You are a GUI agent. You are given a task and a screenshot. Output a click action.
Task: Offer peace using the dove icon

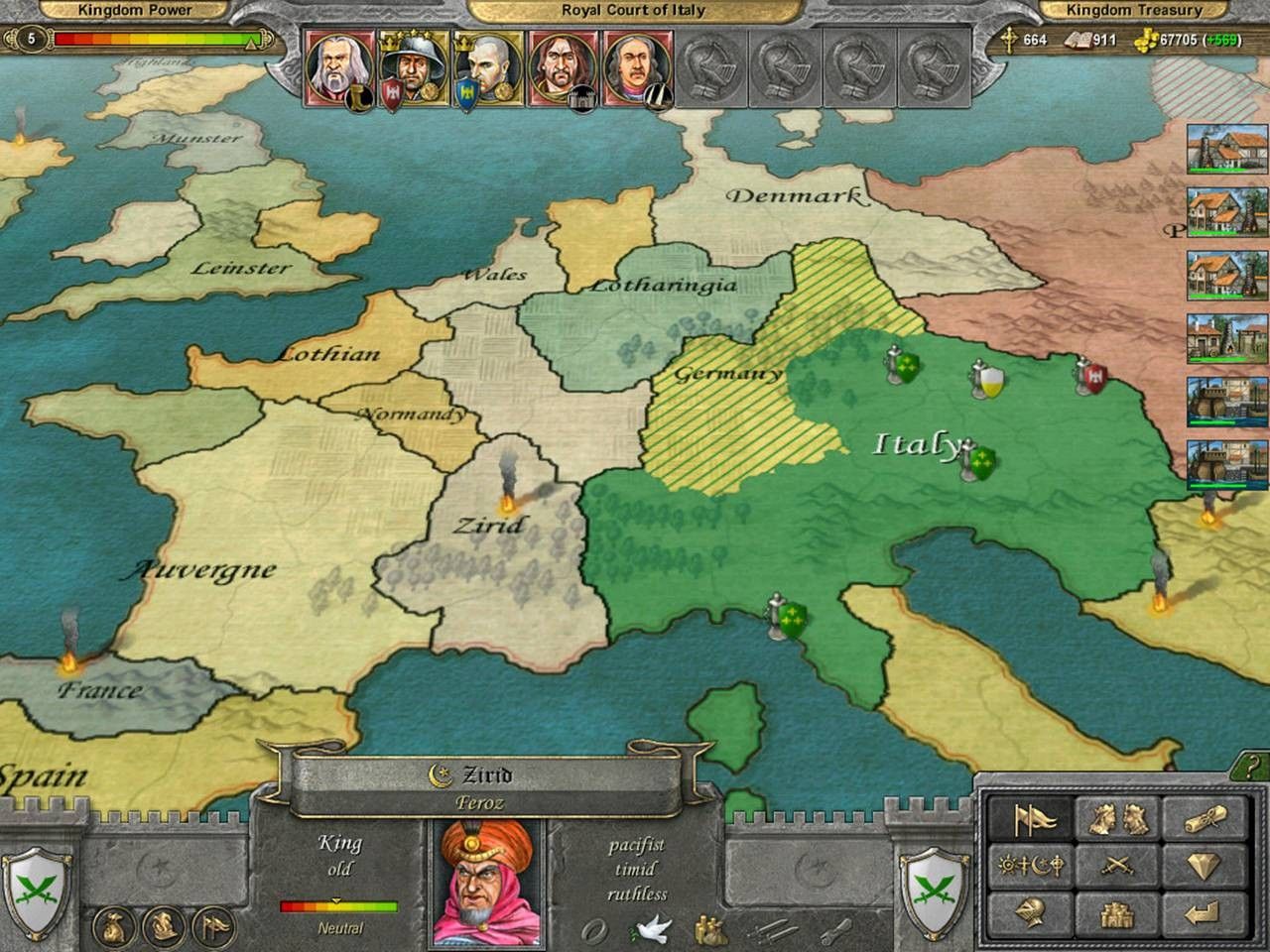pos(651,929)
